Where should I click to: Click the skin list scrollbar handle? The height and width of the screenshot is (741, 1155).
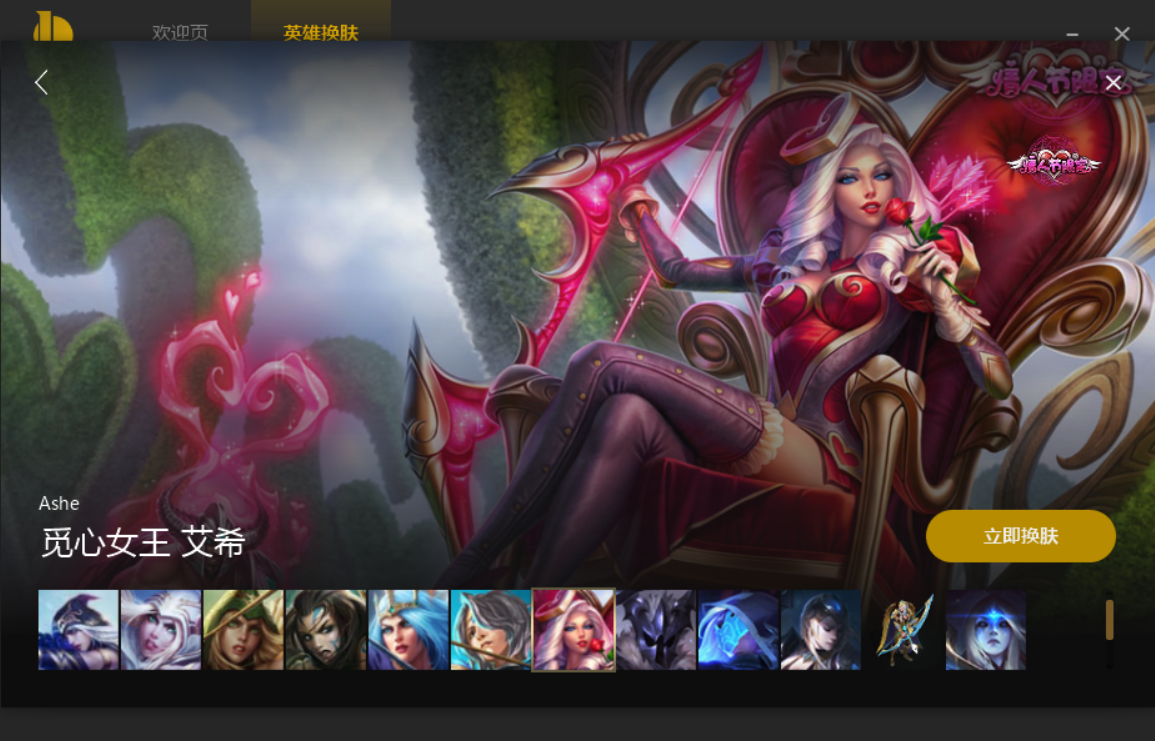(1109, 620)
